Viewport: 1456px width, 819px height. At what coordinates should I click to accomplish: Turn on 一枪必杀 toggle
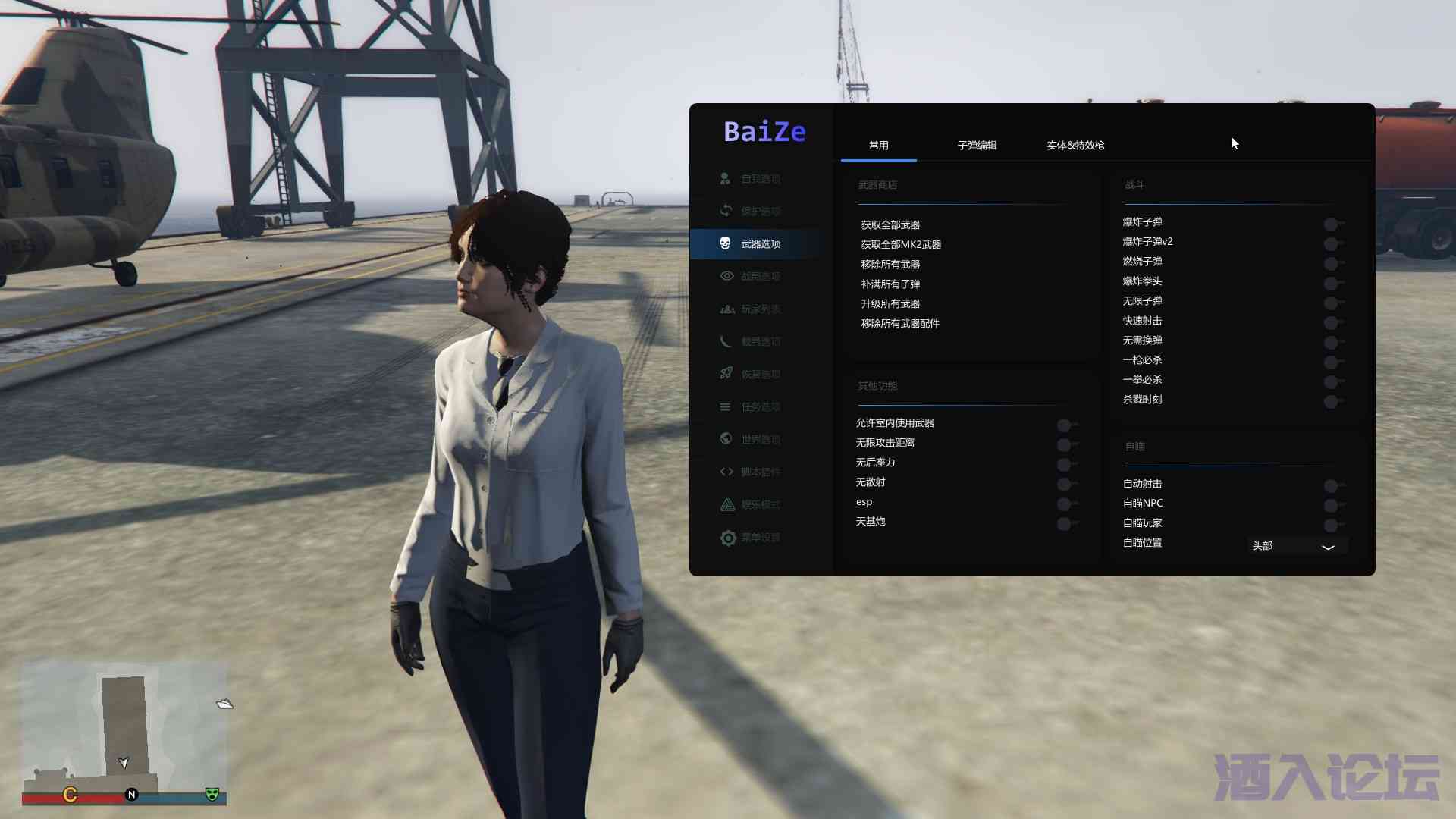[1333, 362]
